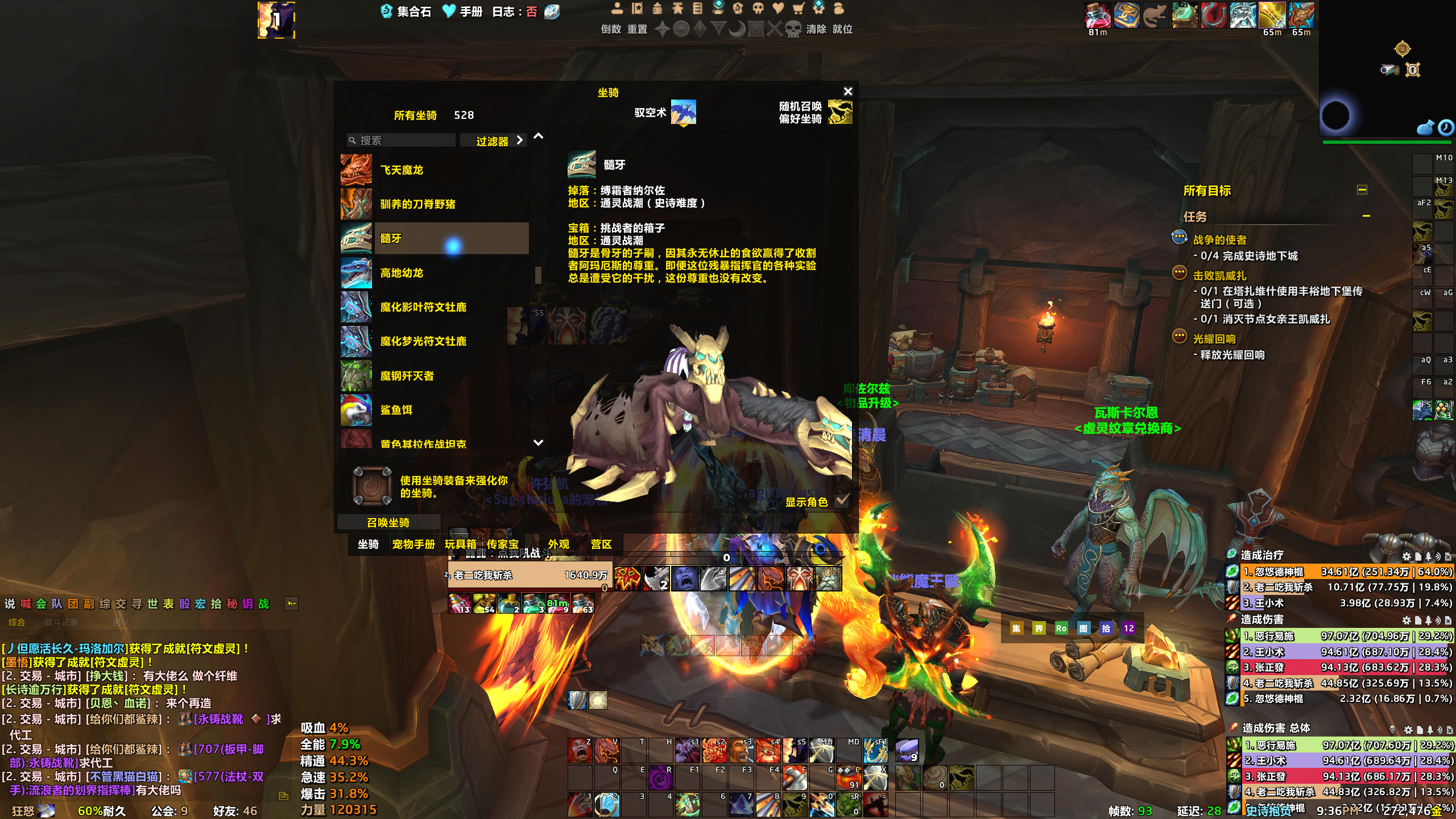1456x819 pixels.
Task: Open the 战争的使者 quest entry
Action: coord(1219,240)
